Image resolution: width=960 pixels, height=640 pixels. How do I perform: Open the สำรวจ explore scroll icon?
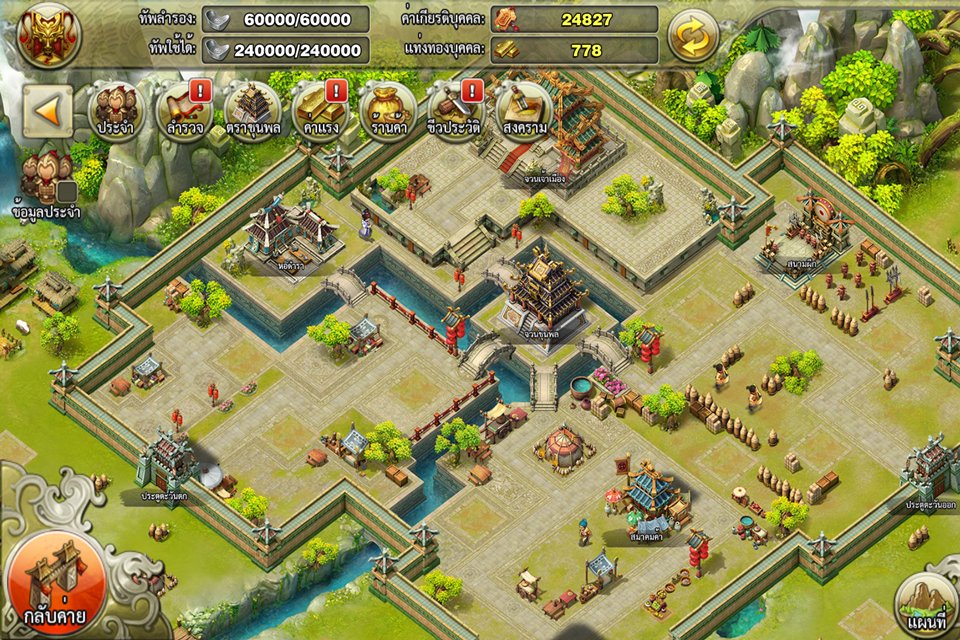pyautogui.click(x=184, y=110)
